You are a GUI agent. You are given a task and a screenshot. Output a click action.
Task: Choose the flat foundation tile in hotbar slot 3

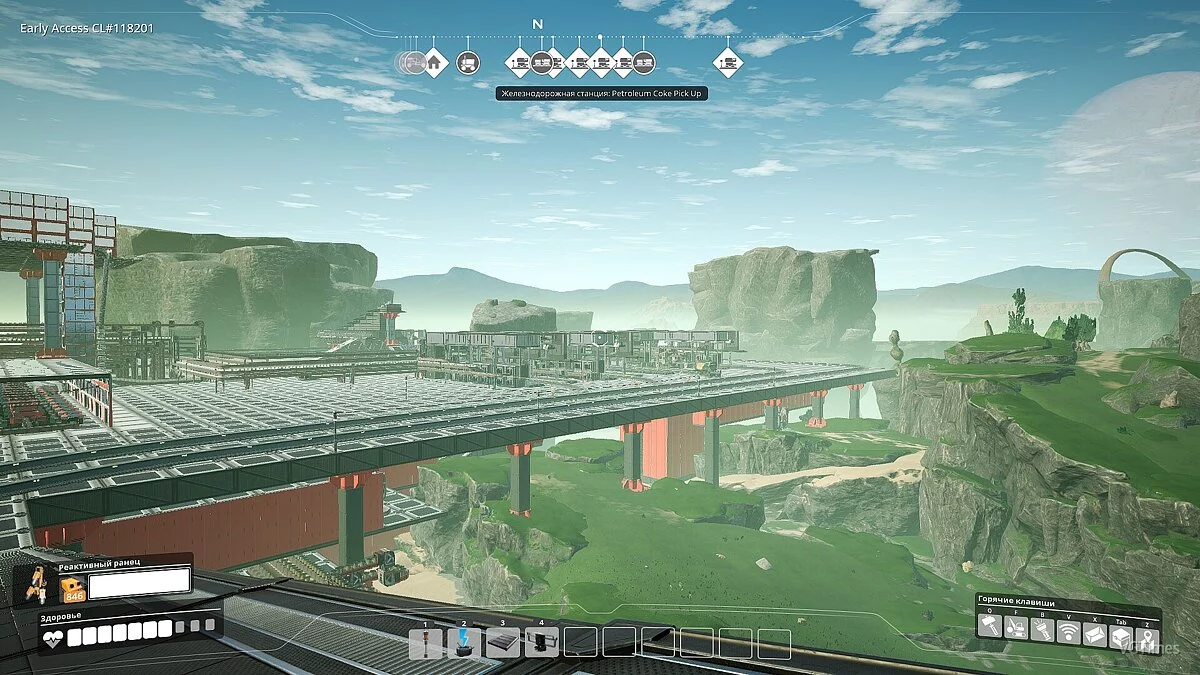point(503,644)
